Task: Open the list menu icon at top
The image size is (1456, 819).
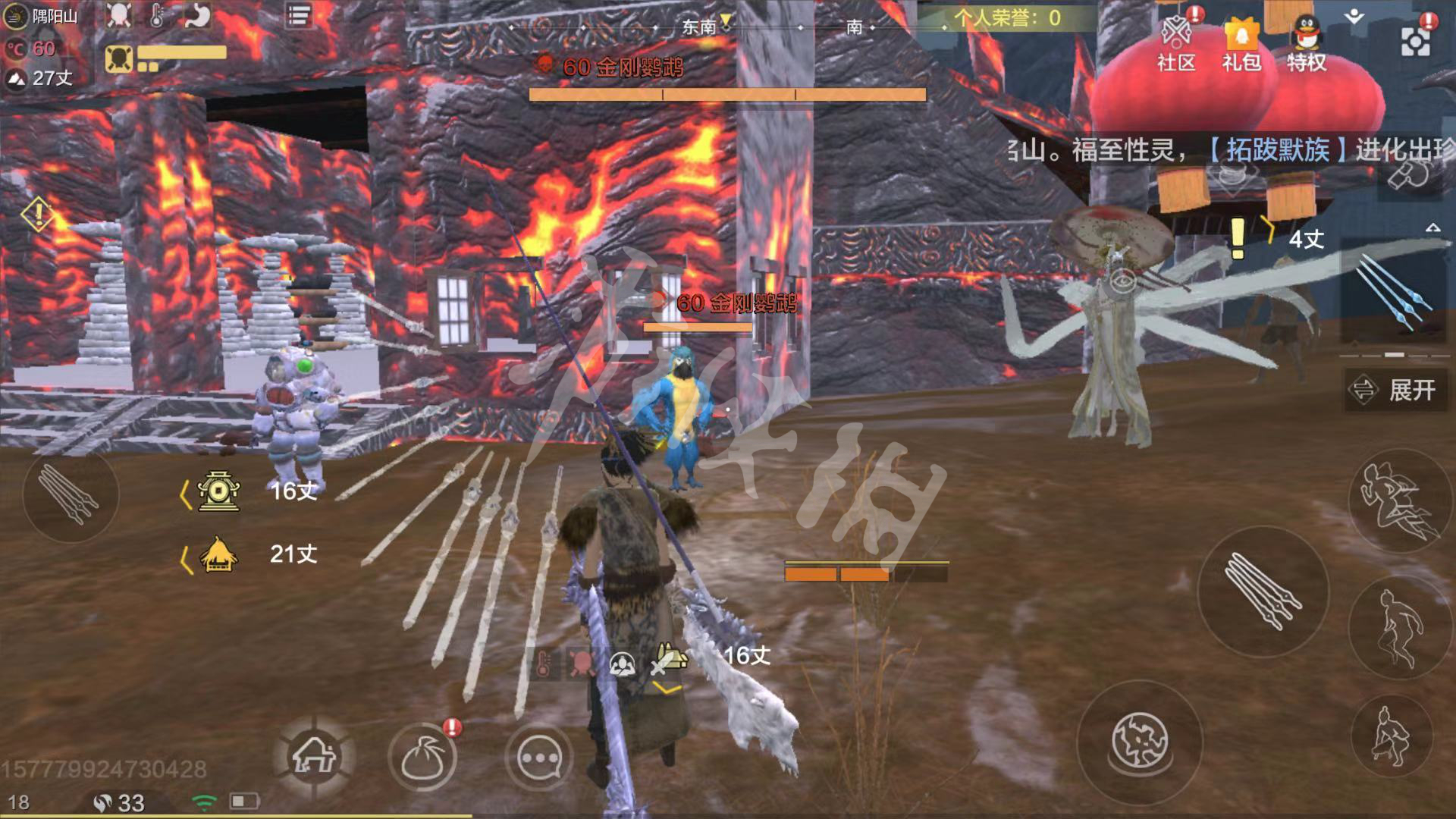Action: click(299, 16)
